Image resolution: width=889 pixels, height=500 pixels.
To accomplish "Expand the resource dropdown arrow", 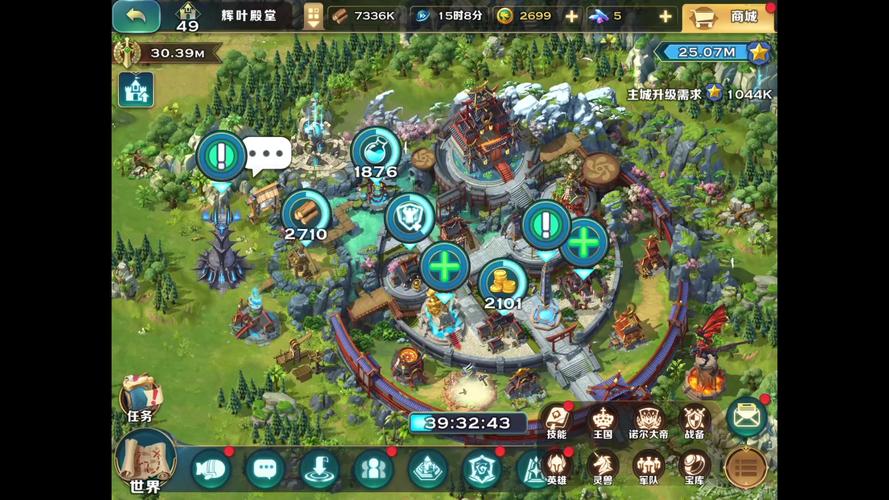I will pyautogui.click(x=314, y=16).
